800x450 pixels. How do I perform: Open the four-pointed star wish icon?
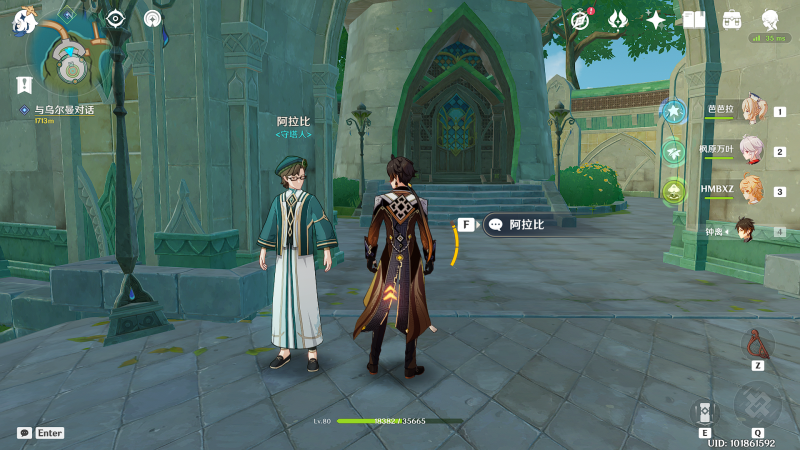(x=656, y=19)
